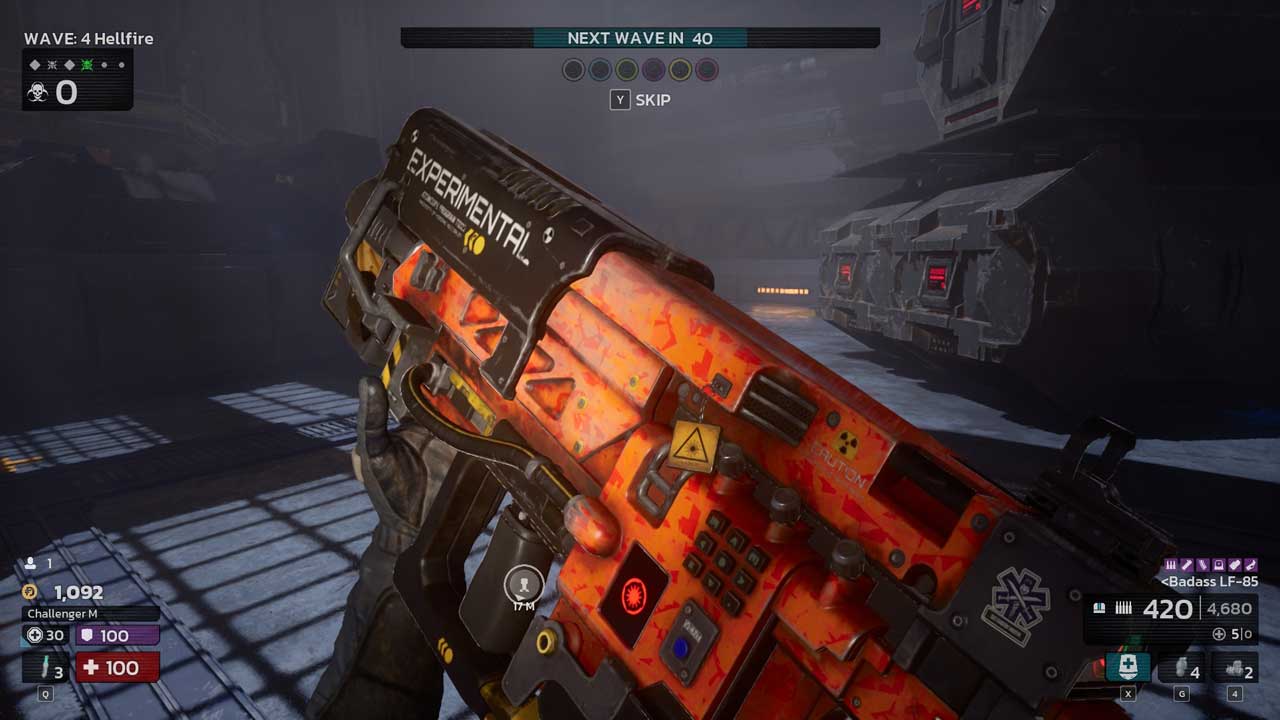Click the gold dosh coin icon
Viewport: 1280px width, 720px height.
tap(30, 592)
